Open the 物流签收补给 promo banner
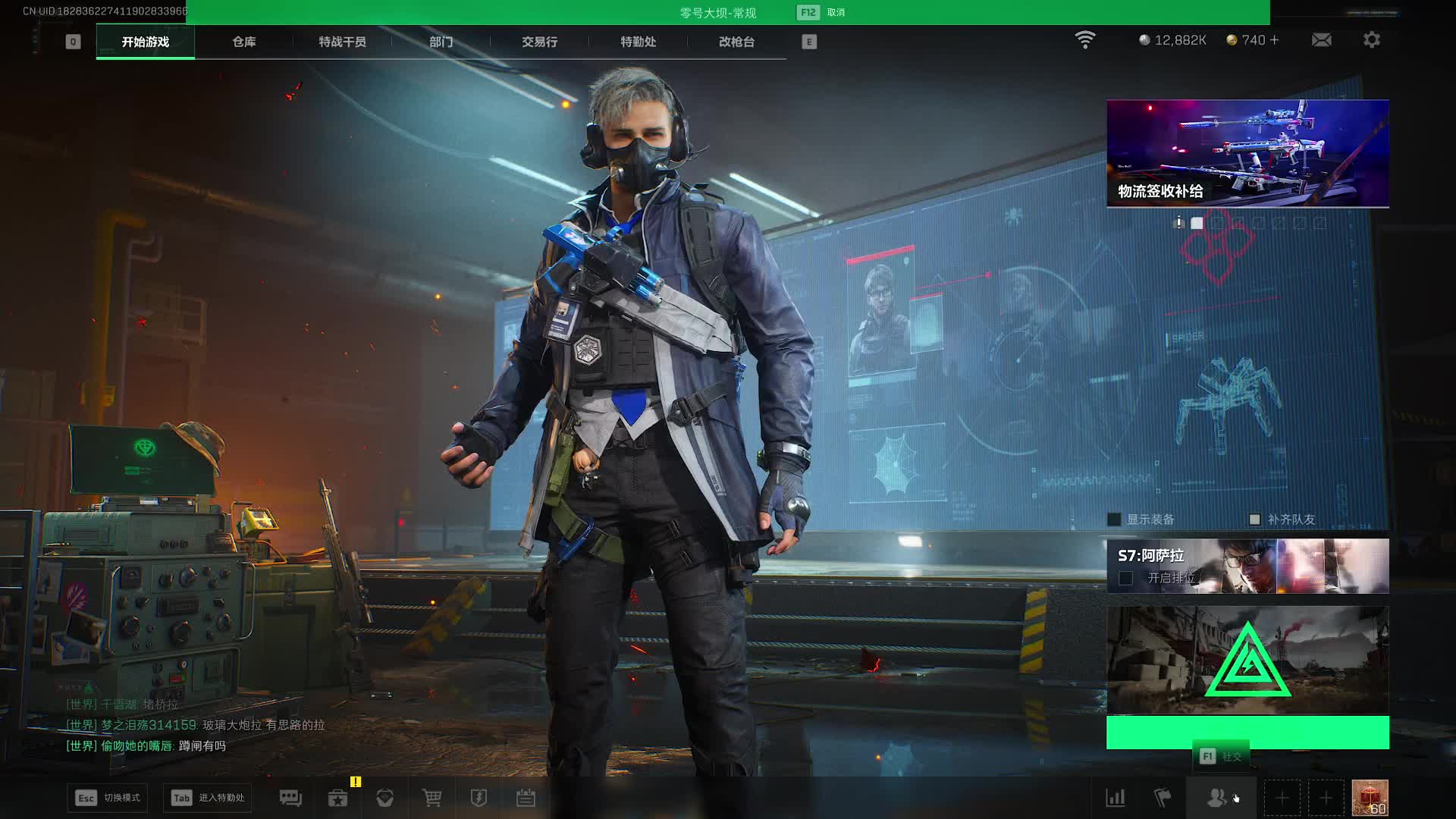 point(1247,153)
